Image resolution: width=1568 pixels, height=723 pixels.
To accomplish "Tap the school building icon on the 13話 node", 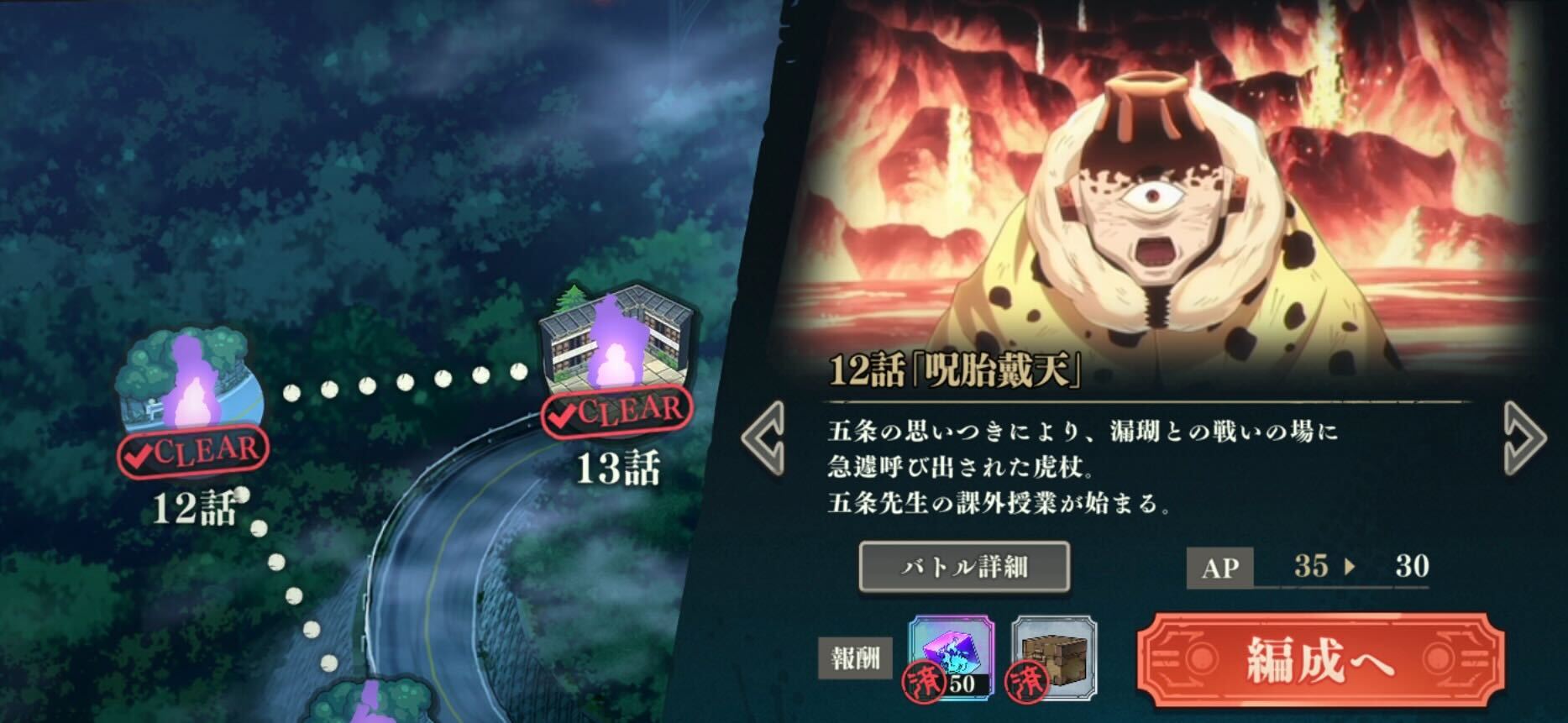I will coord(588,336).
